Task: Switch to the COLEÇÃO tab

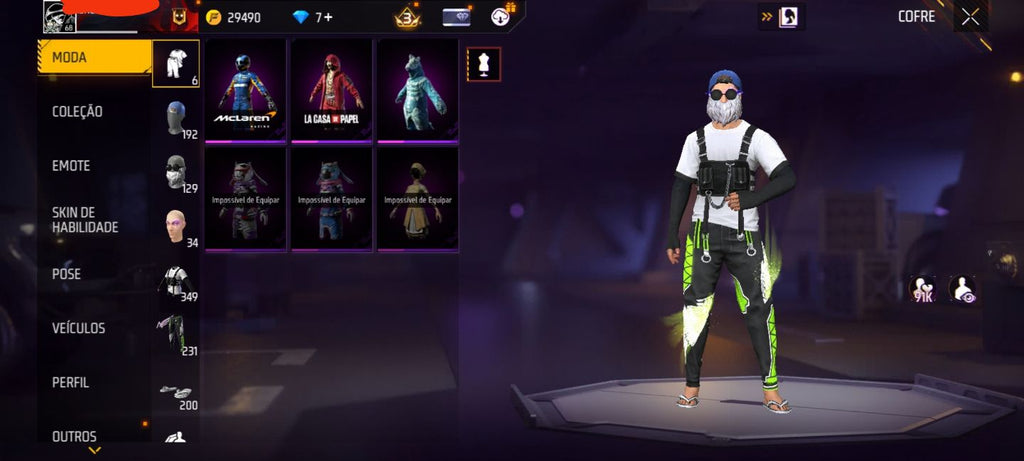Action: tap(78, 112)
